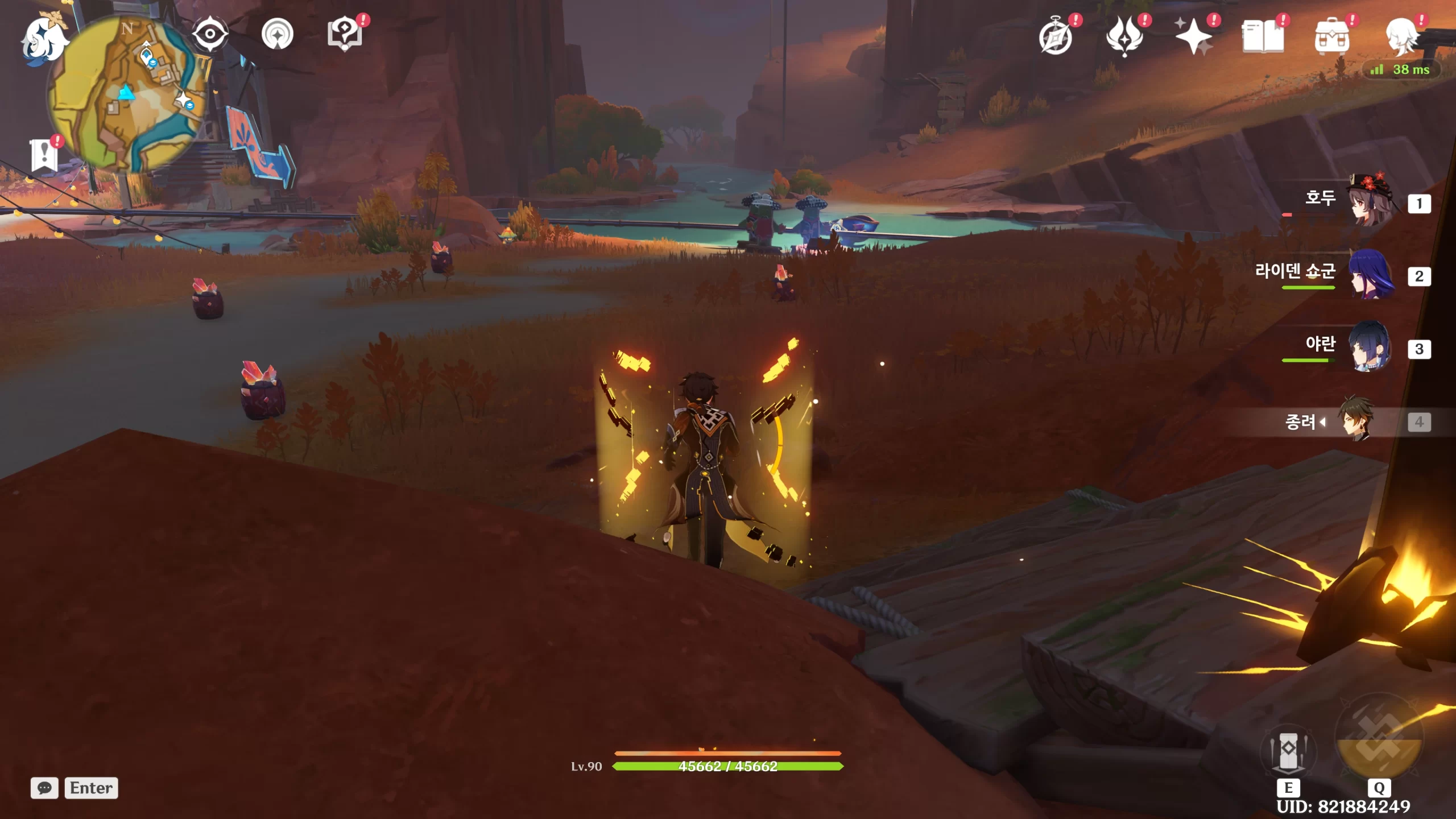Open the adventurer compass events icon

point(1056,38)
